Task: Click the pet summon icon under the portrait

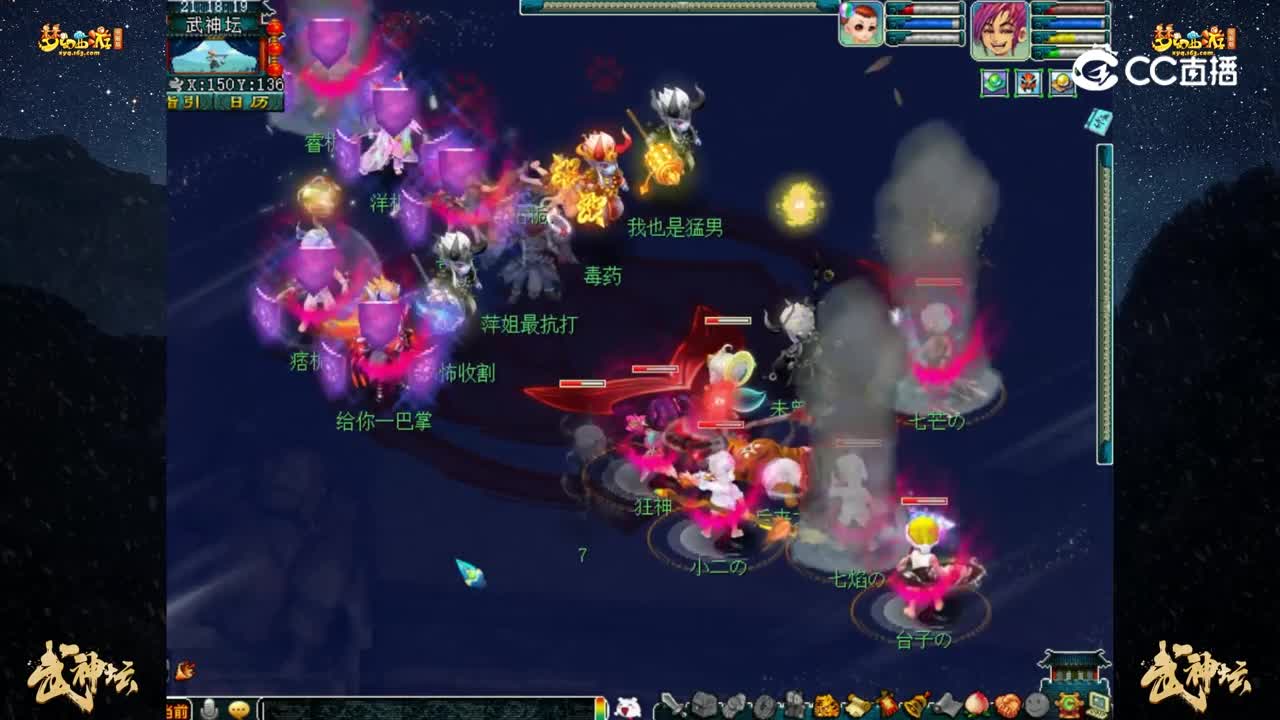Action: [x=1028, y=83]
